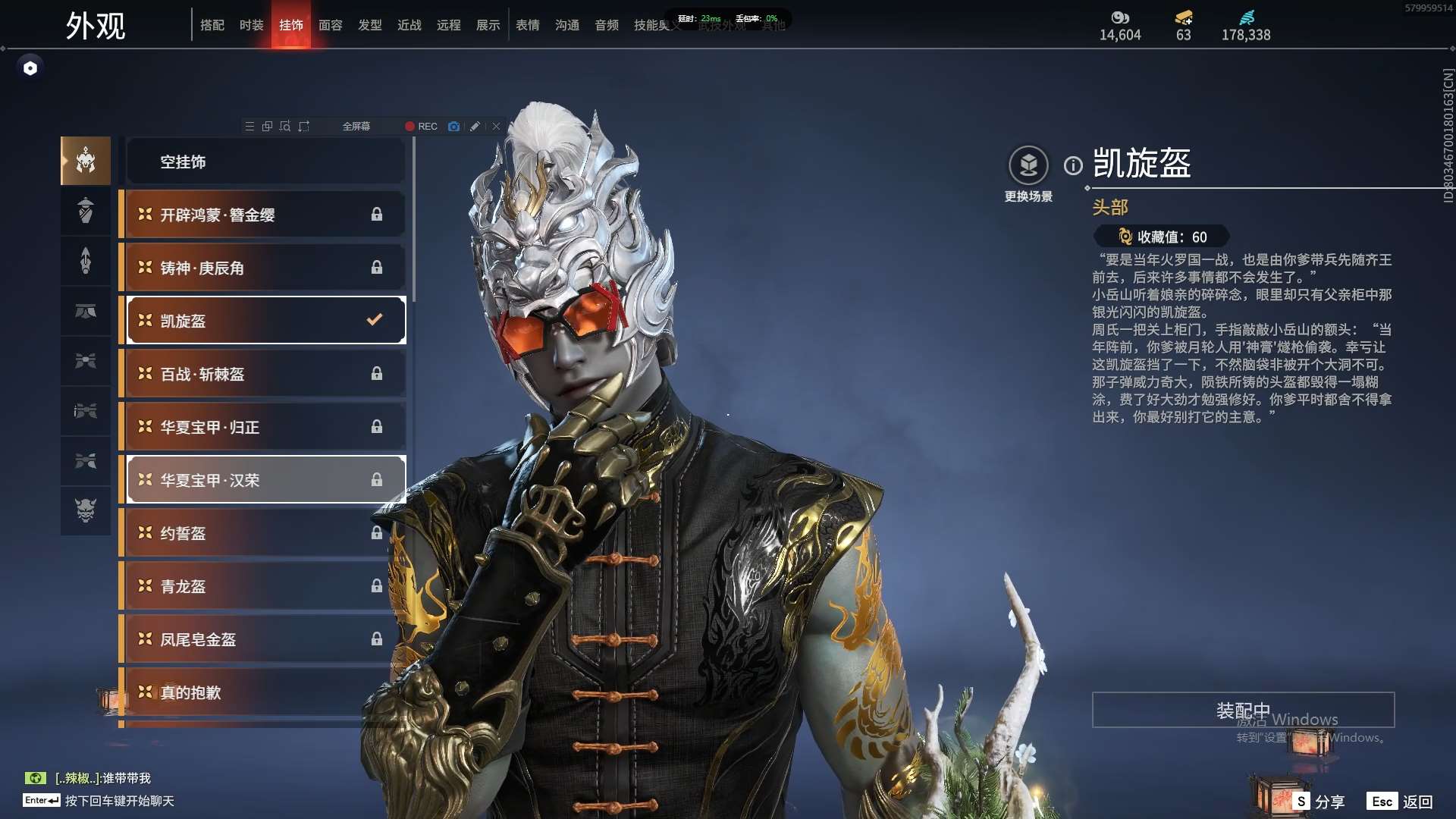Select the 面容 tab
The width and height of the screenshot is (1456, 819).
[x=330, y=25]
